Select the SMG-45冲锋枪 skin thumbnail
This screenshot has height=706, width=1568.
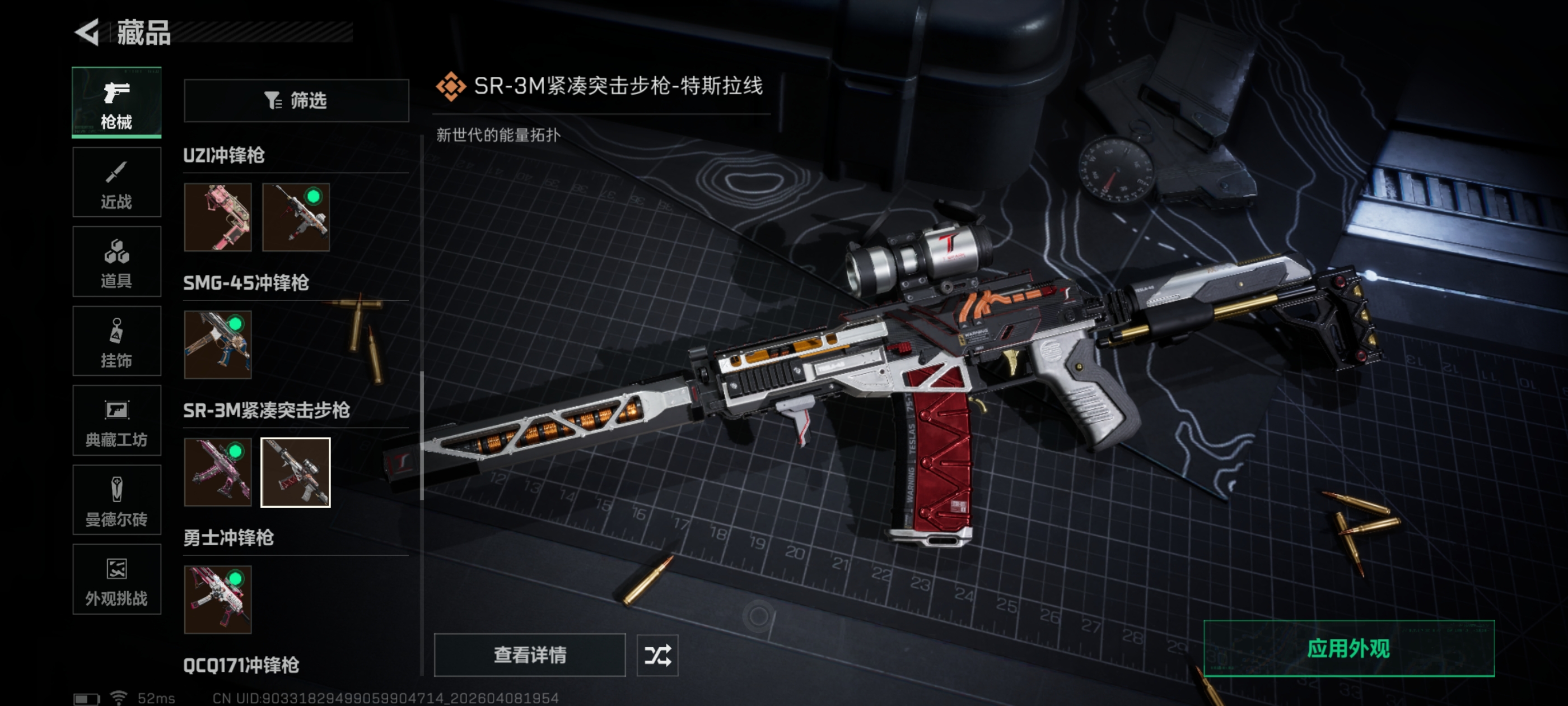tap(217, 345)
